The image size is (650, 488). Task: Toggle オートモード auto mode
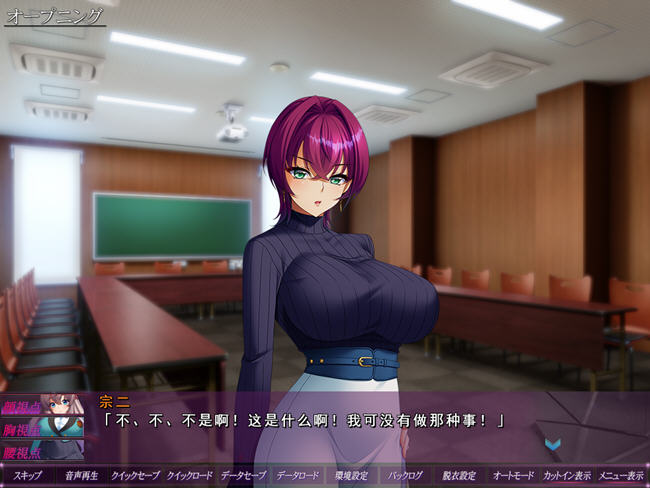click(x=514, y=475)
